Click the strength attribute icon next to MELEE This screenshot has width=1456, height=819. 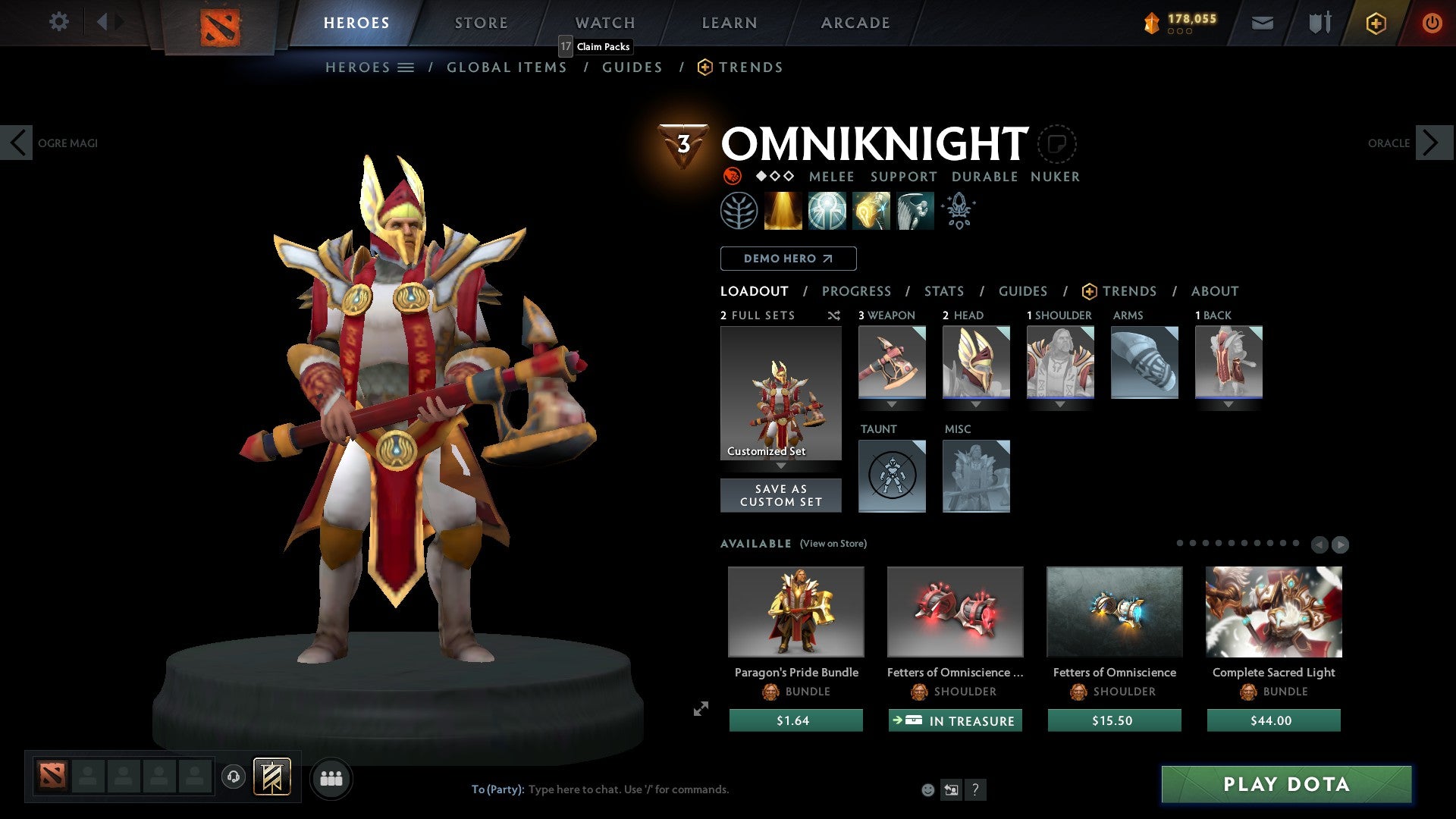click(733, 176)
